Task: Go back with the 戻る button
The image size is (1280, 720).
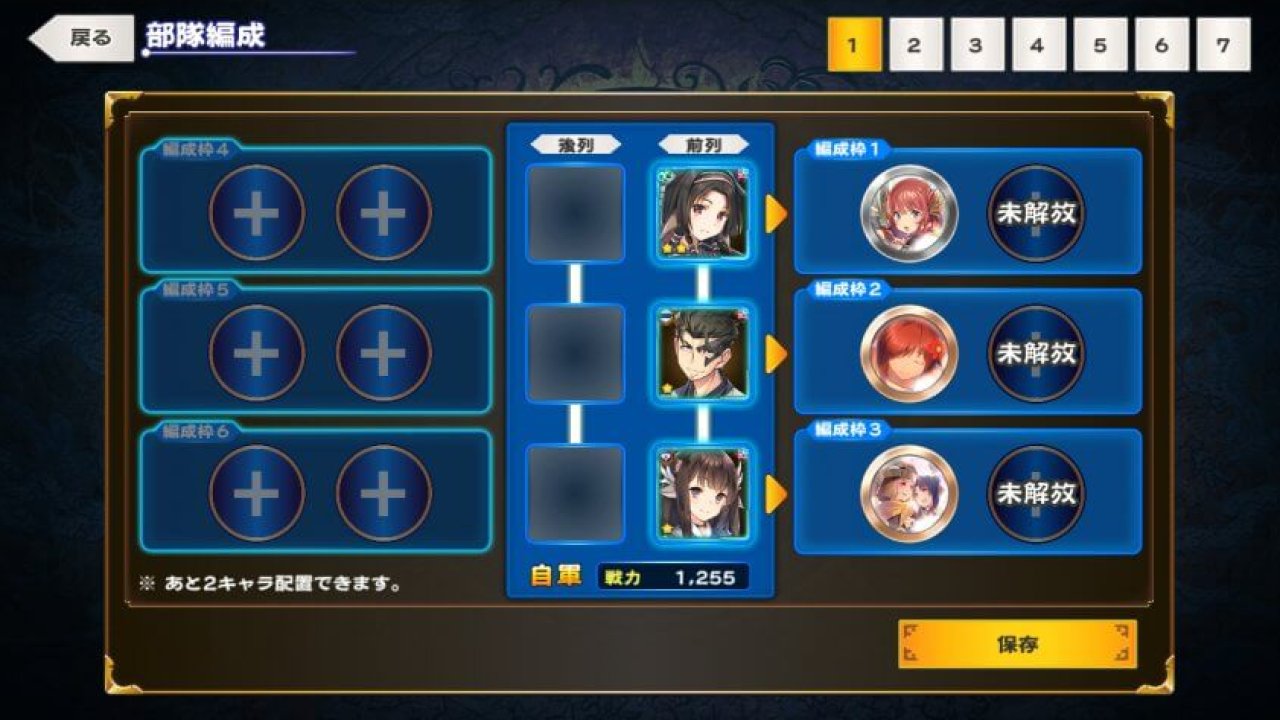Action: (x=82, y=39)
